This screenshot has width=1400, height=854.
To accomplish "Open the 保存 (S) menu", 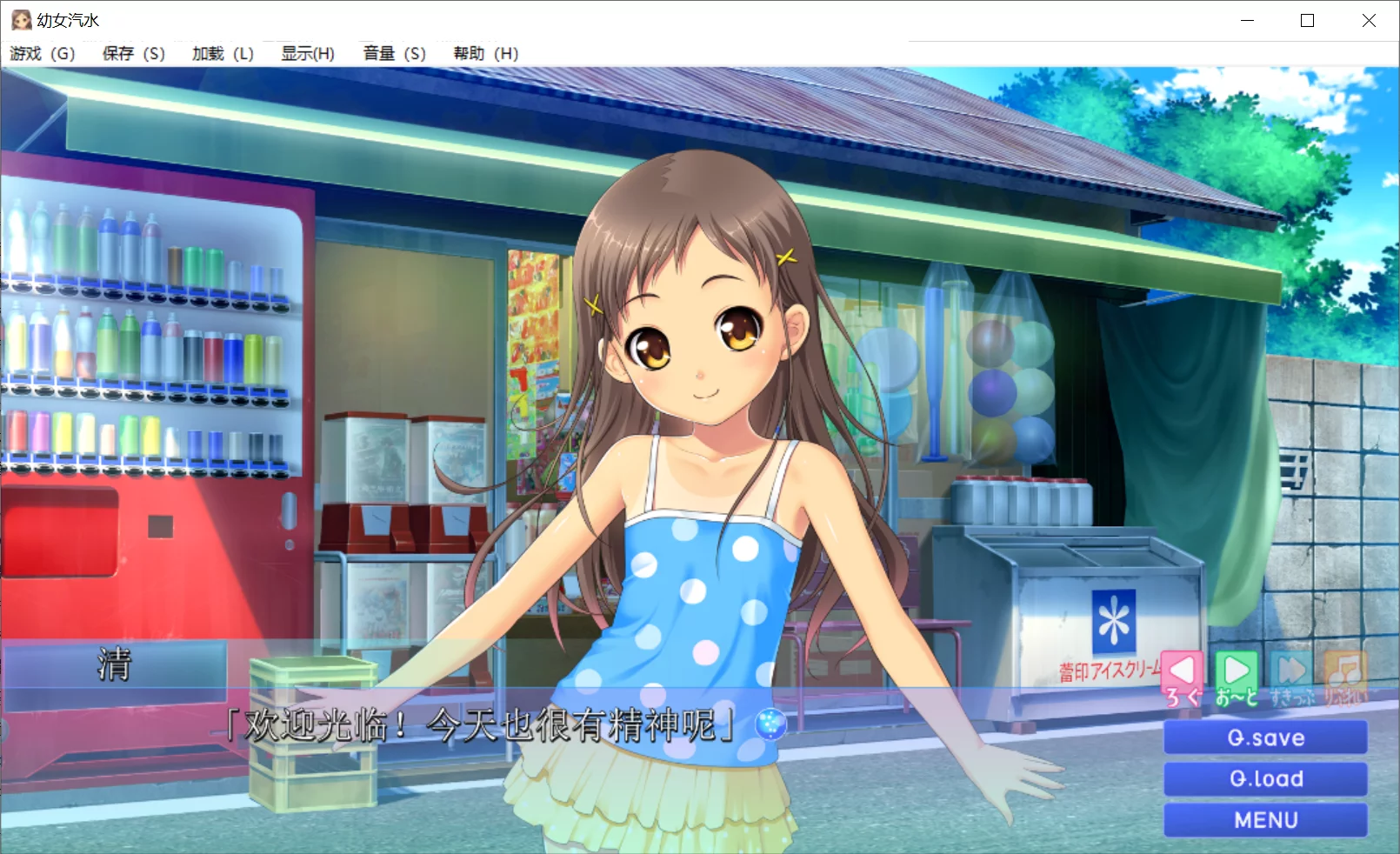I will [x=133, y=54].
